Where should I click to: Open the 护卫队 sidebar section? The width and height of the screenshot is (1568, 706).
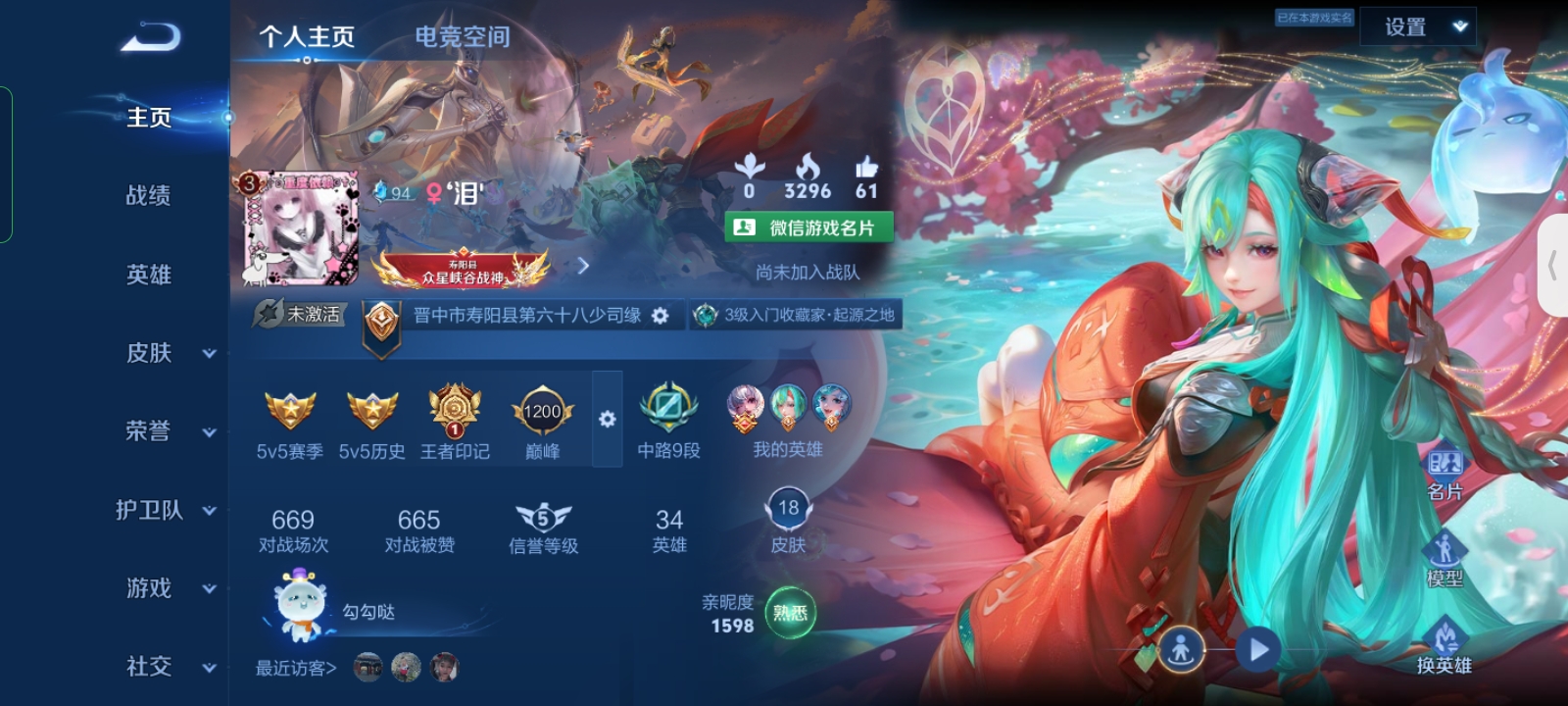165,510
